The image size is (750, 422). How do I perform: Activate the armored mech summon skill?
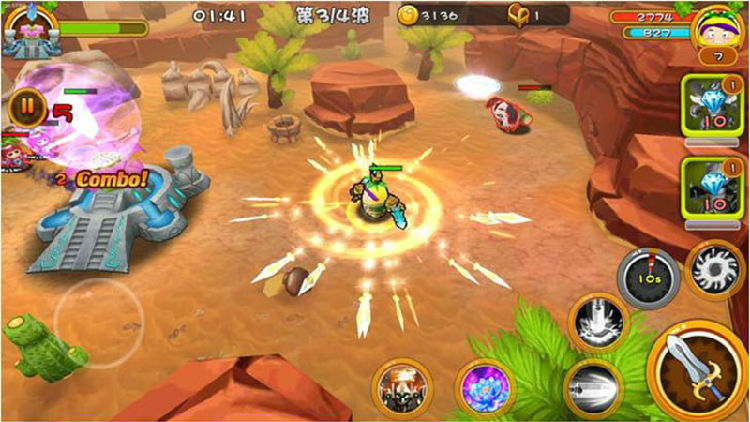[x=402, y=388]
